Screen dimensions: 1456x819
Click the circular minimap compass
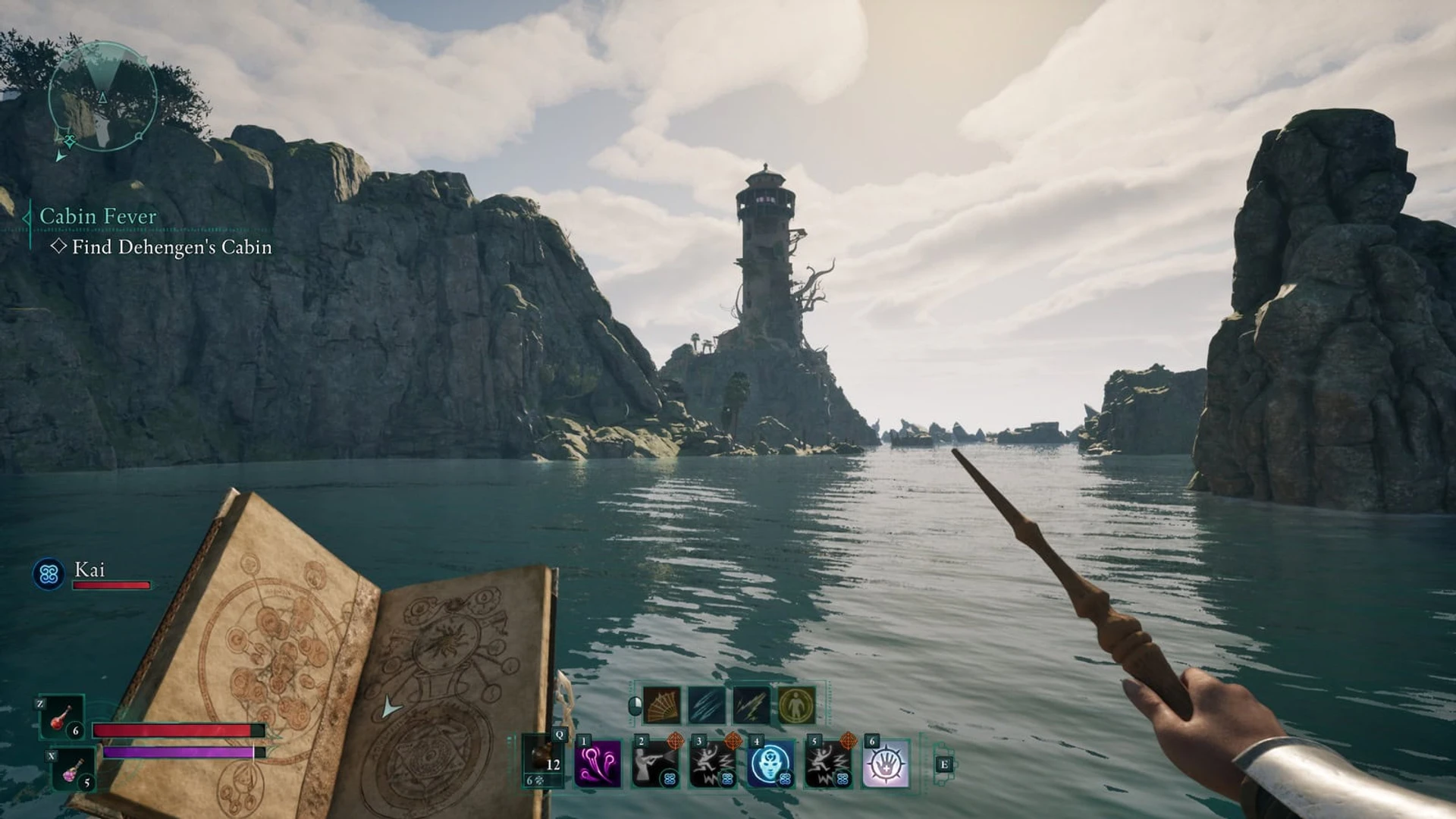(102, 96)
